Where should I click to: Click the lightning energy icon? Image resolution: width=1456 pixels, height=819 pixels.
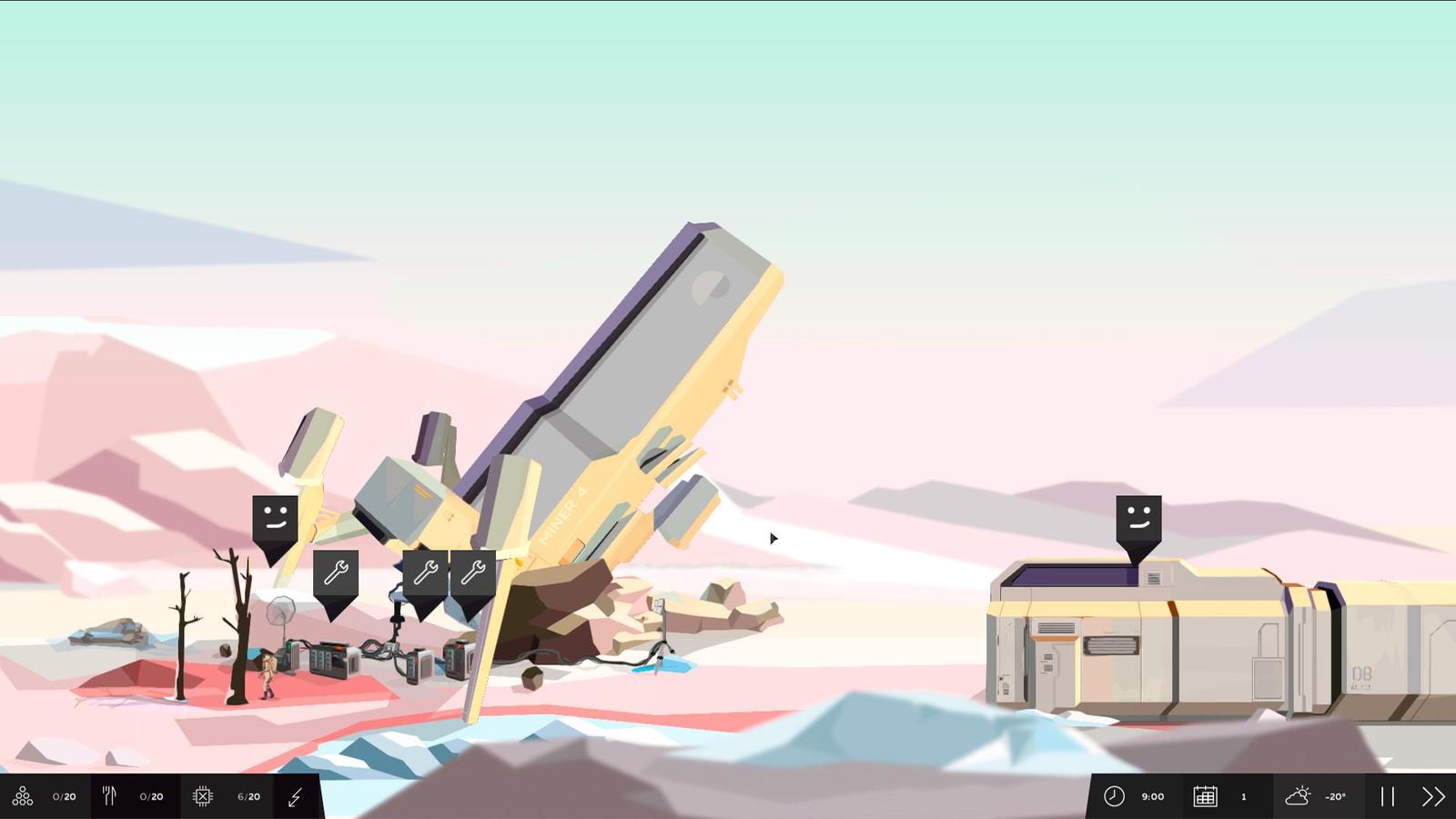tap(294, 796)
